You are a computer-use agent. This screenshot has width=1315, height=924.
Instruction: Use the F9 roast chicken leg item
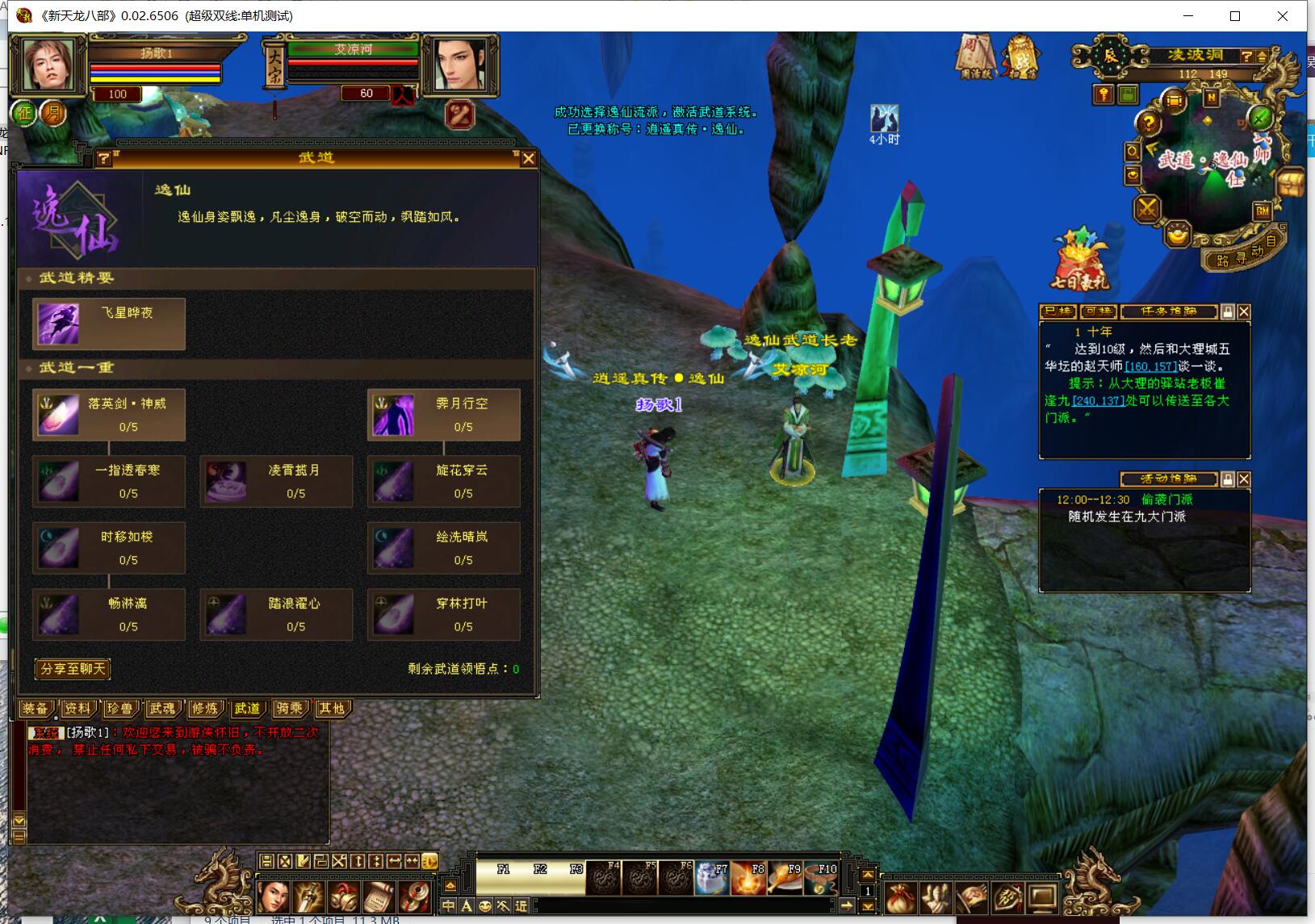tap(784, 879)
